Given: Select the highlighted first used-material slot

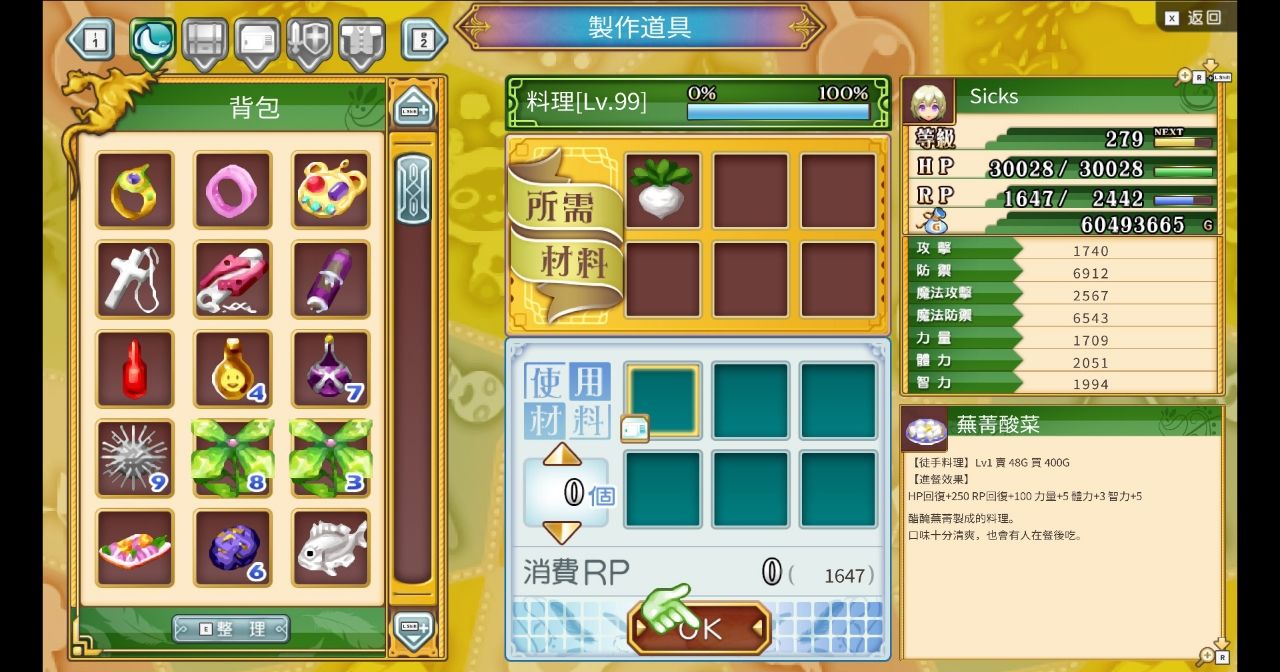Looking at the screenshot, I should click(662, 400).
